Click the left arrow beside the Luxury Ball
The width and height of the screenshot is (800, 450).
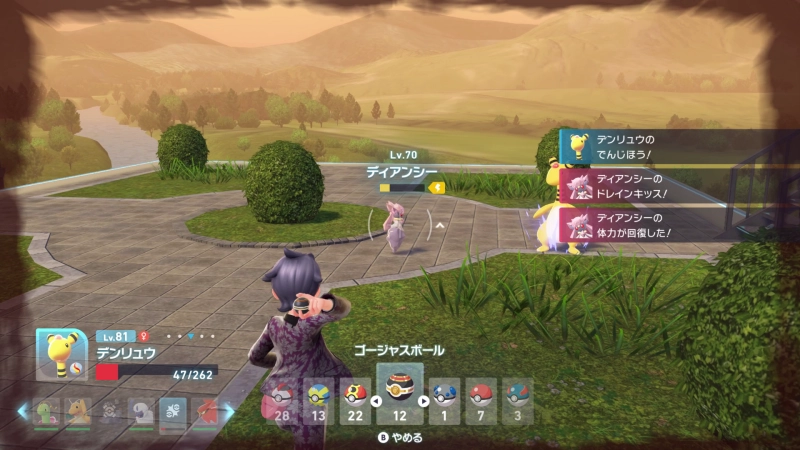coord(375,402)
